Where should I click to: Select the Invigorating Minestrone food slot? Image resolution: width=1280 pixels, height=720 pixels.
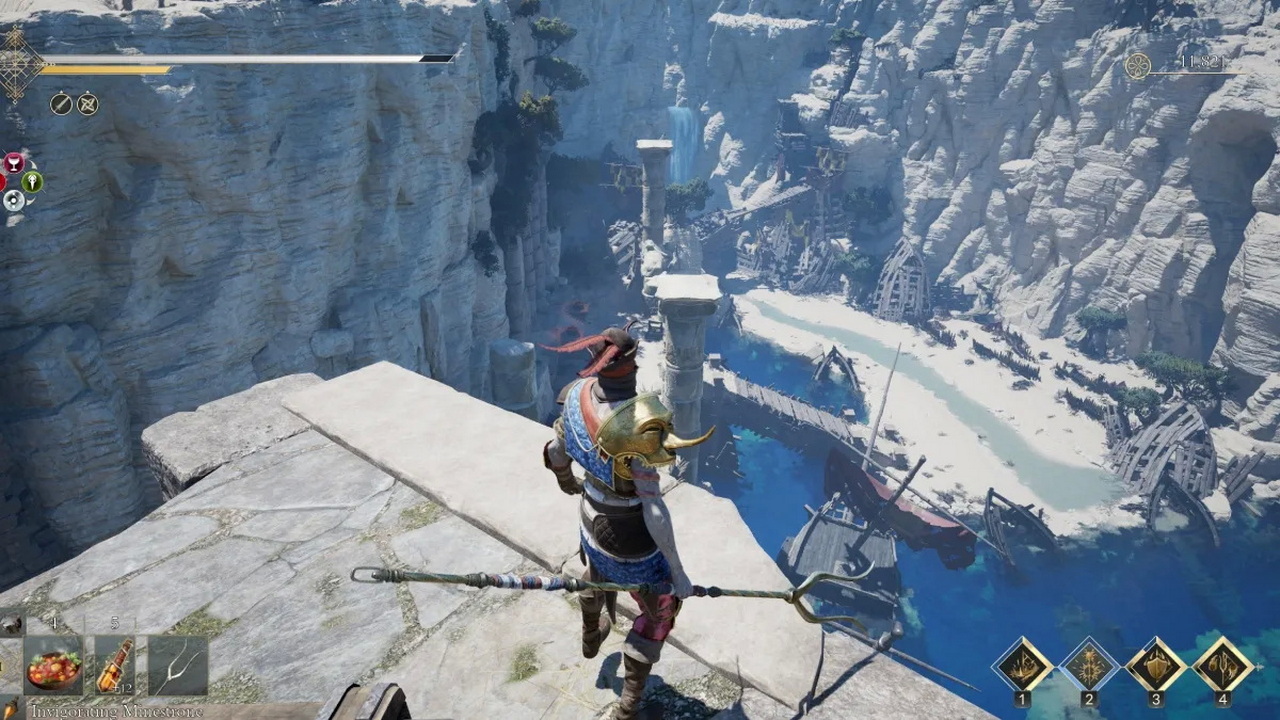54,666
